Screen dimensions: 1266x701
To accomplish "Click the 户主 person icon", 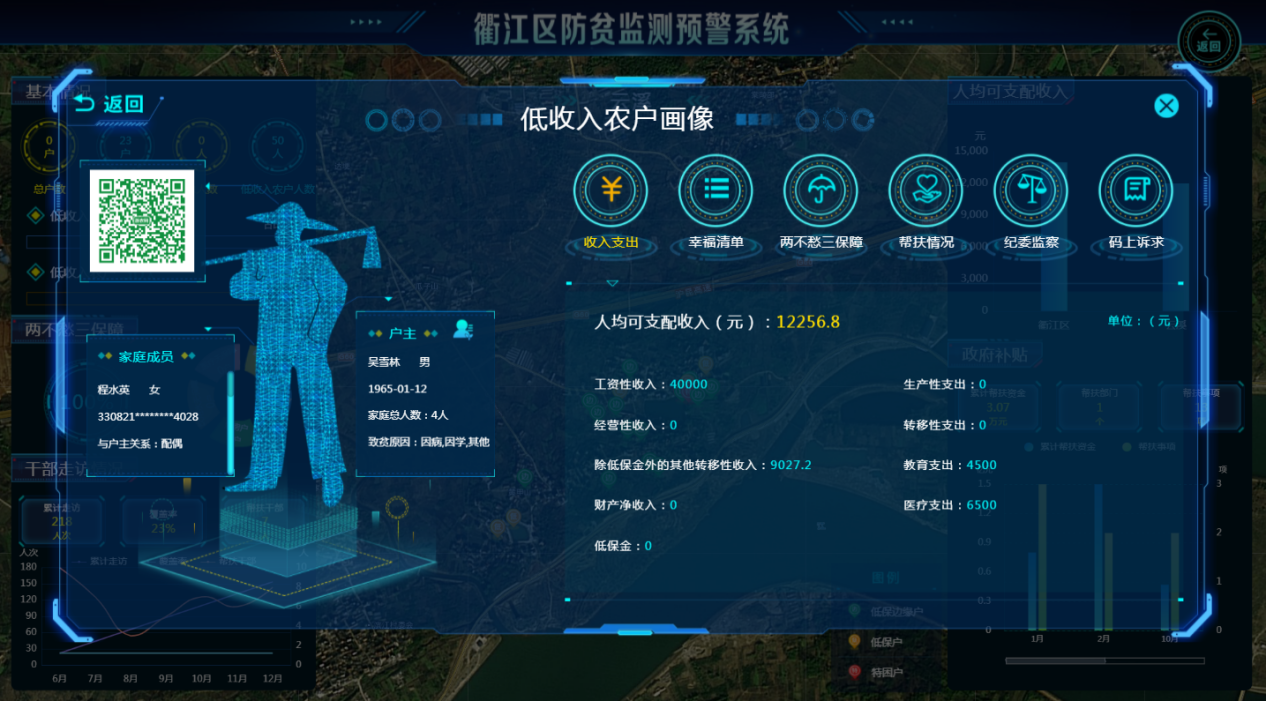I will pos(463,329).
